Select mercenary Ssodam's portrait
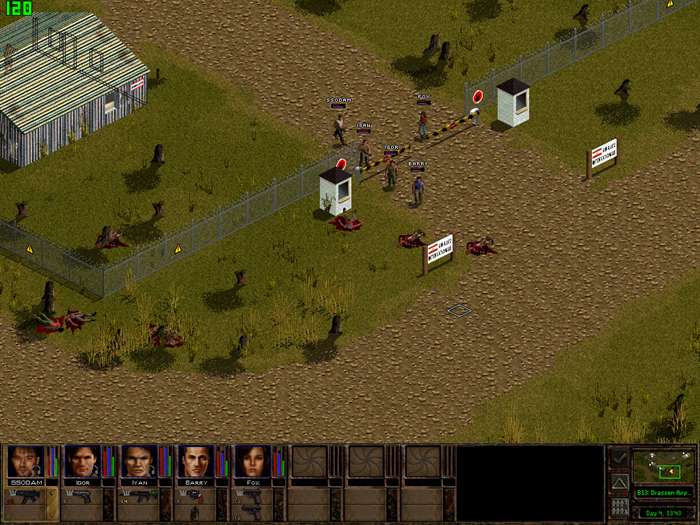Image resolution: width=700 pixels, height=525 pixels. click(x=24, y=462)
